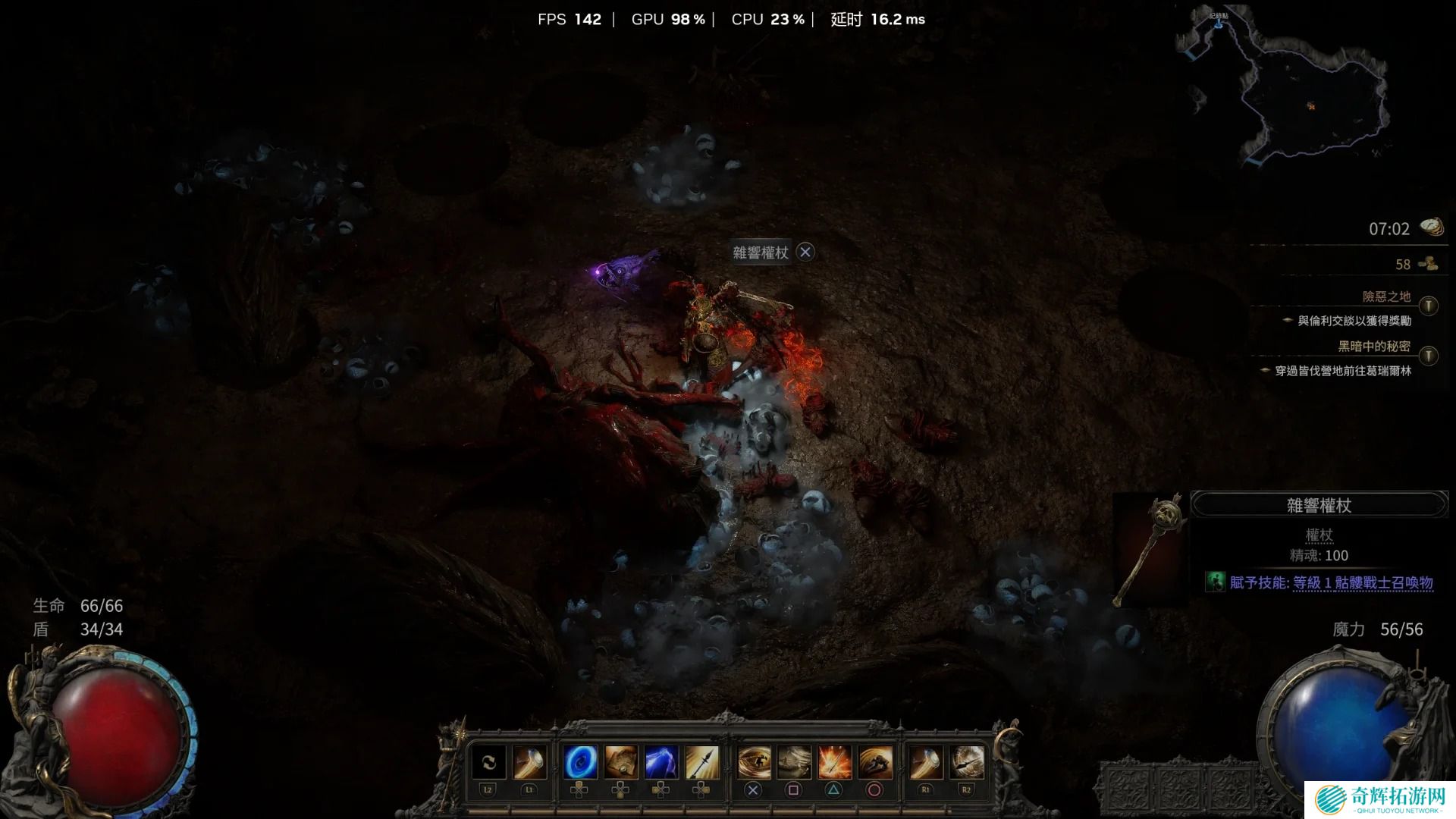Pick up the 雜響權杖 ground item label
Viewport: 1456px width, 819px height.
point(761,253)
